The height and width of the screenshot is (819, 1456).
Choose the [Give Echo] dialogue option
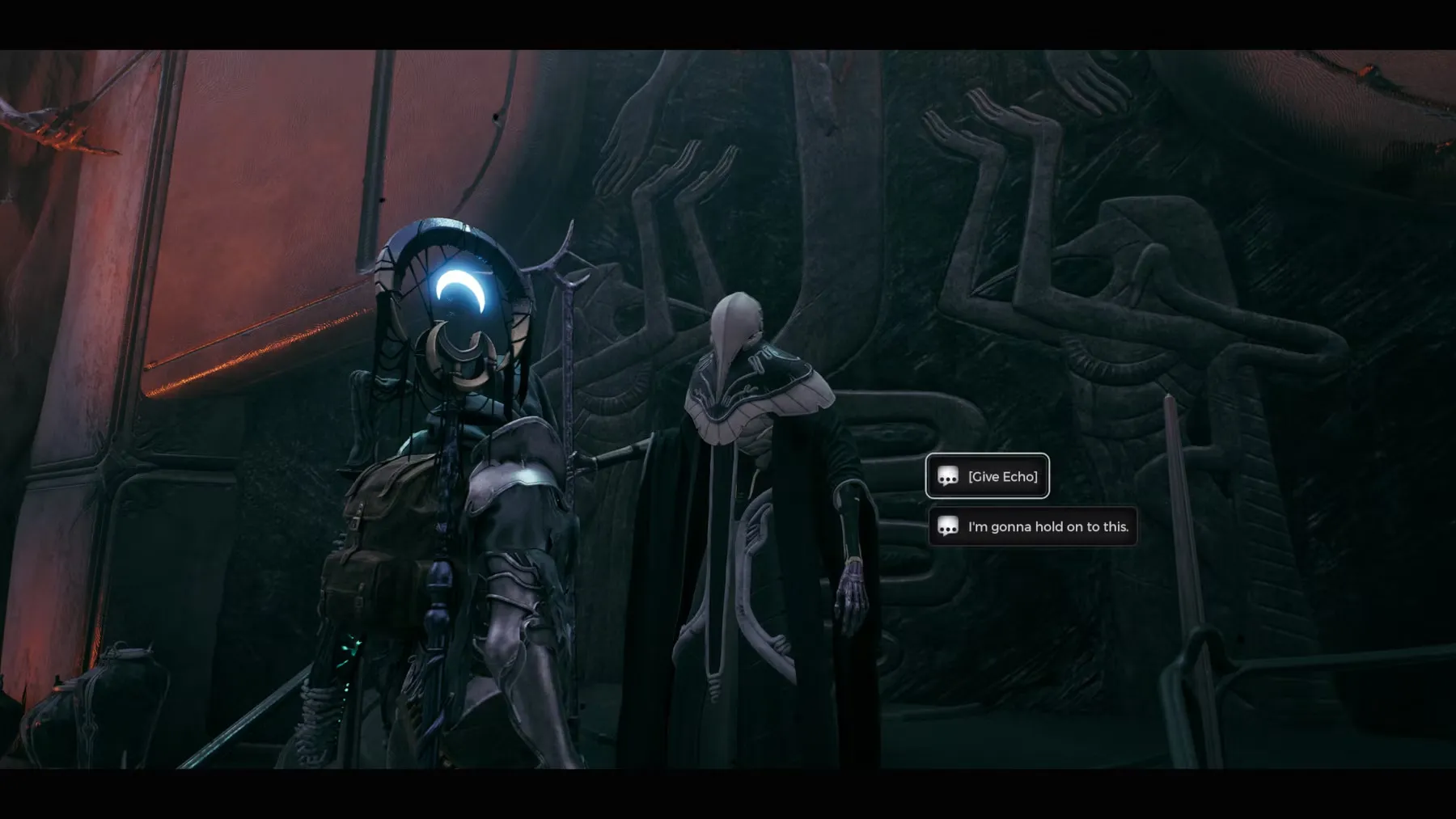pos(987,476)
